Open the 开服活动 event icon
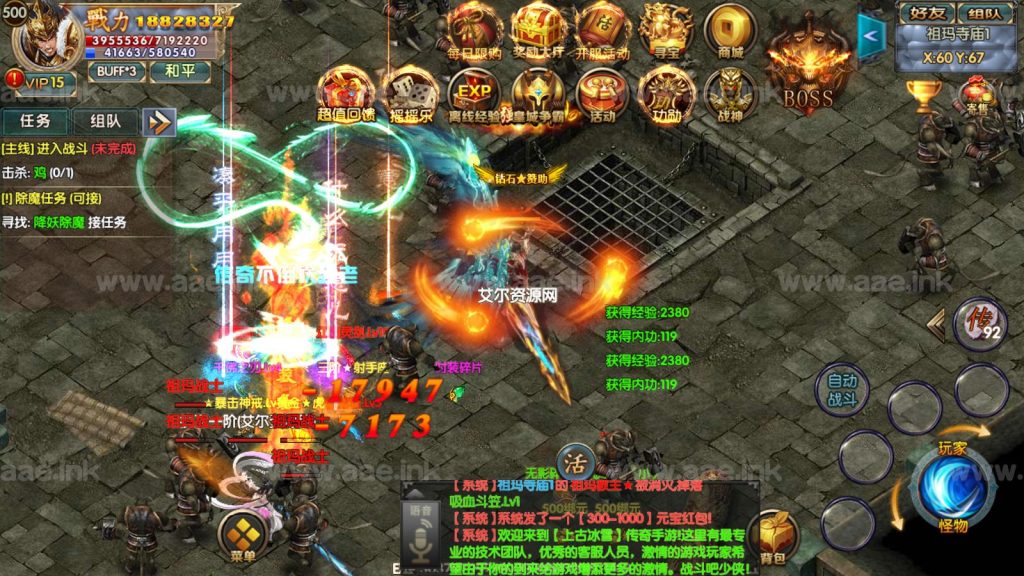1024x576 pixels. [601, 29]
